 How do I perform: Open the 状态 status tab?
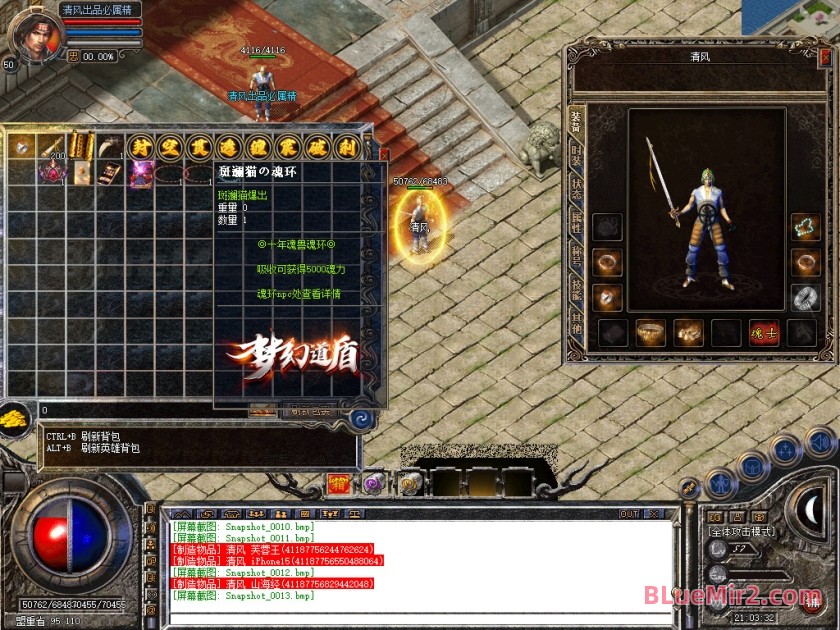(x=576, y=190)
